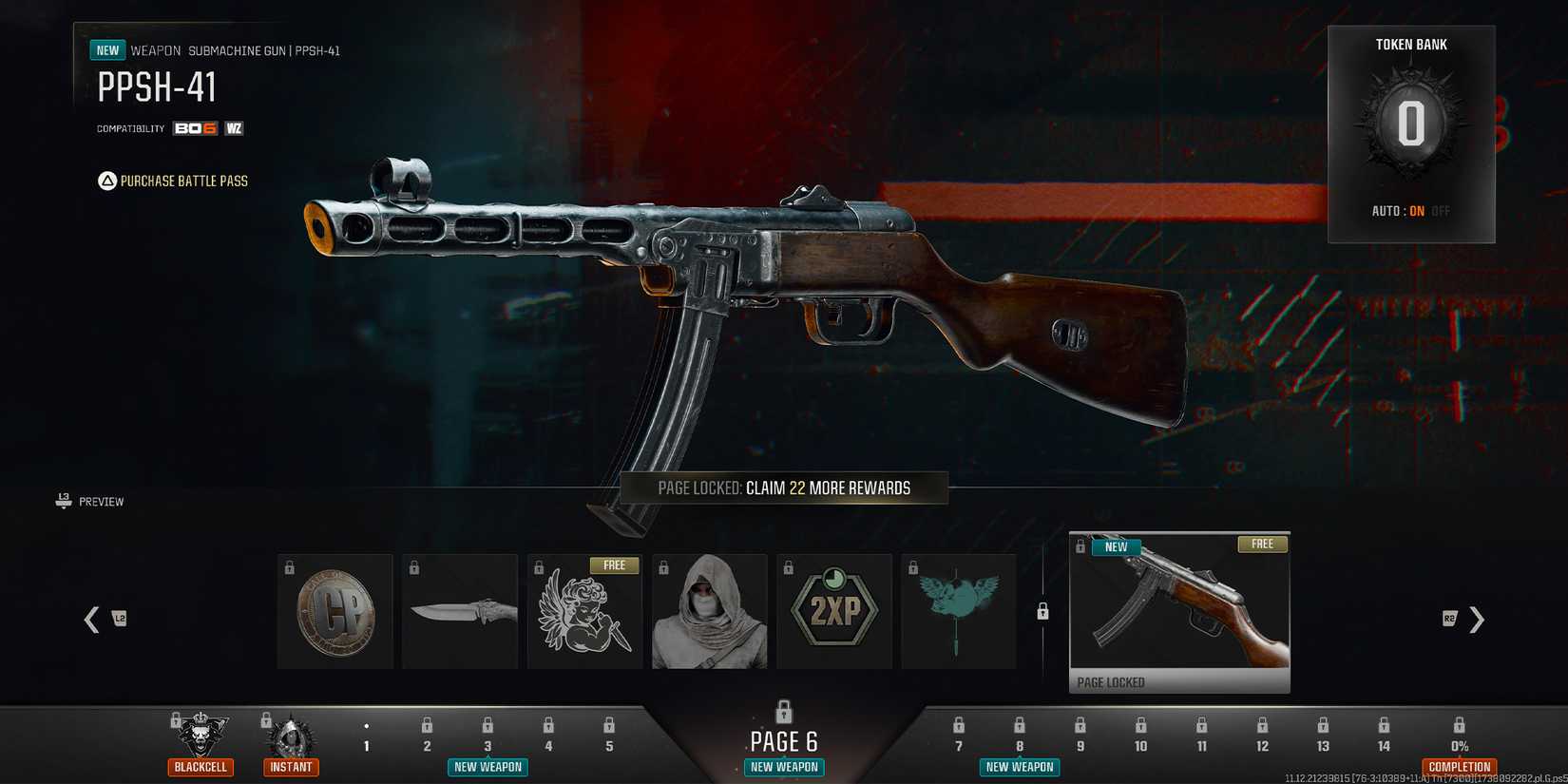Viewport: 1568px width, 784px height.
Task: Select the combat knife reward tile
Action: coord(460,610)
